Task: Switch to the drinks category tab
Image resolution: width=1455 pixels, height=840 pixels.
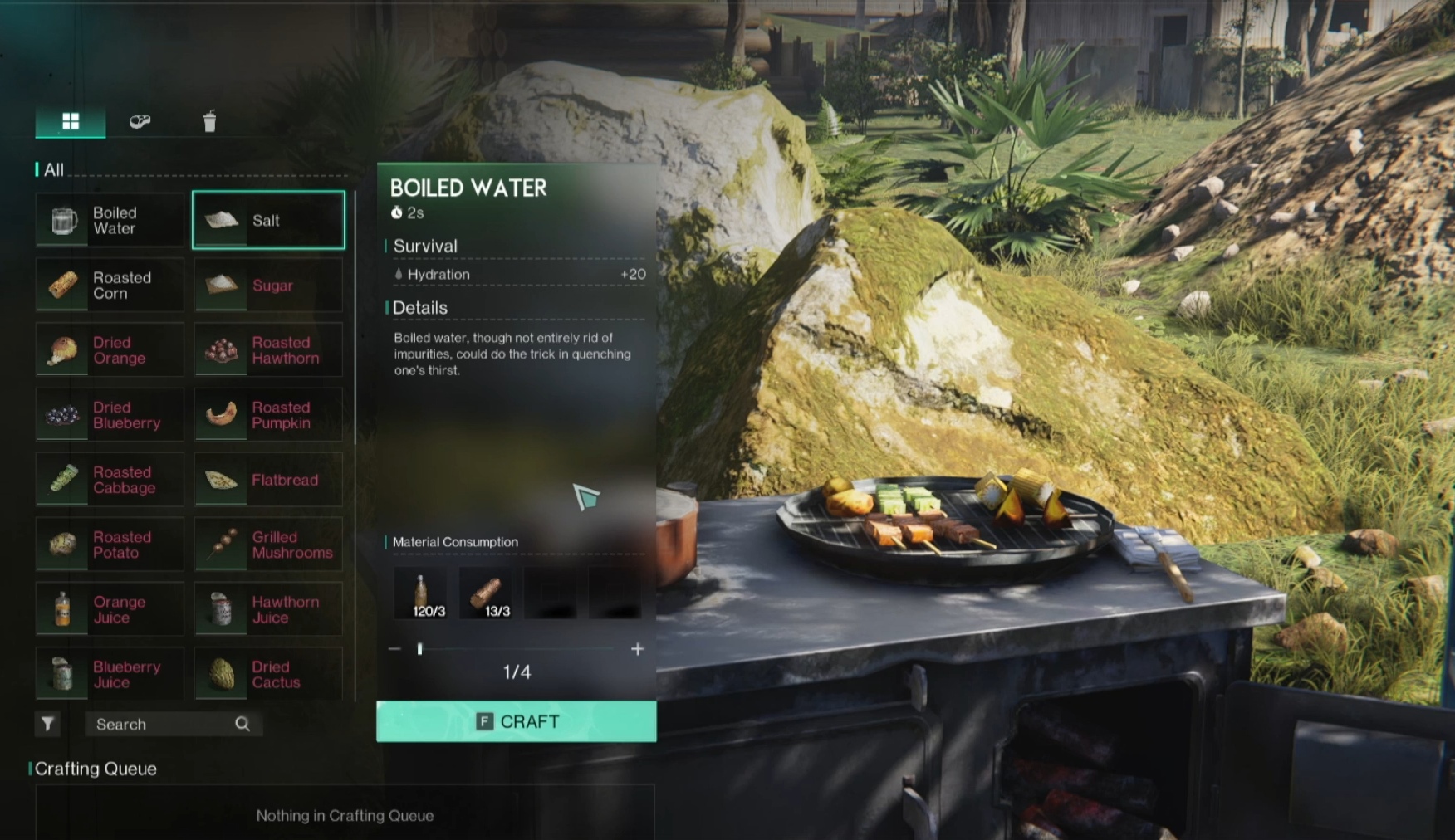Action: click(209, 122)
